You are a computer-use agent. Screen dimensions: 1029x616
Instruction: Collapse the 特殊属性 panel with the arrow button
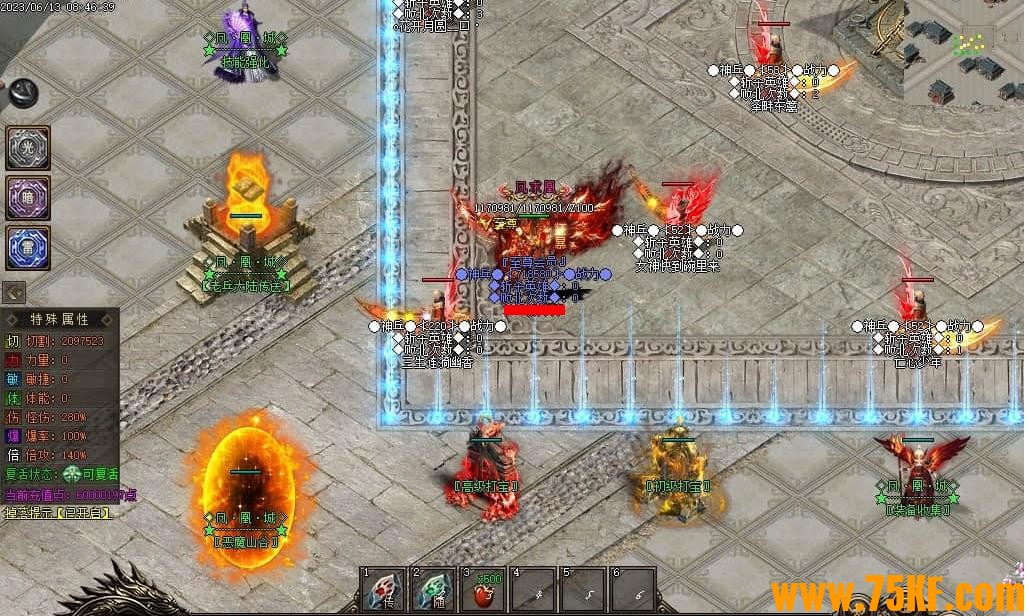click(x=14, y=292)
